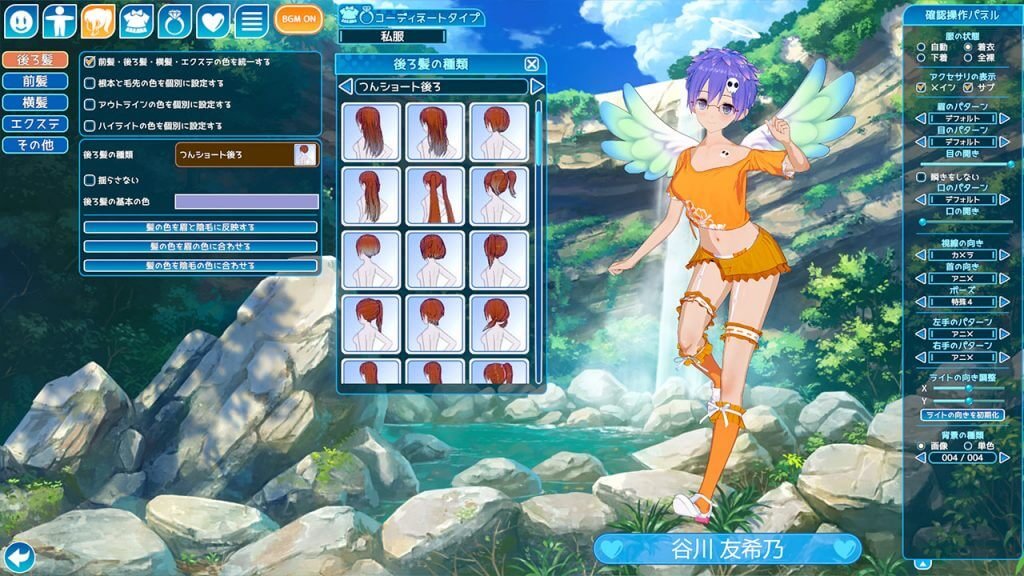The height and width of the screenshot is (576, 1024).
Task: Open the ring accessory category icon
Action: pyautogui.click(x=174, y=20)
